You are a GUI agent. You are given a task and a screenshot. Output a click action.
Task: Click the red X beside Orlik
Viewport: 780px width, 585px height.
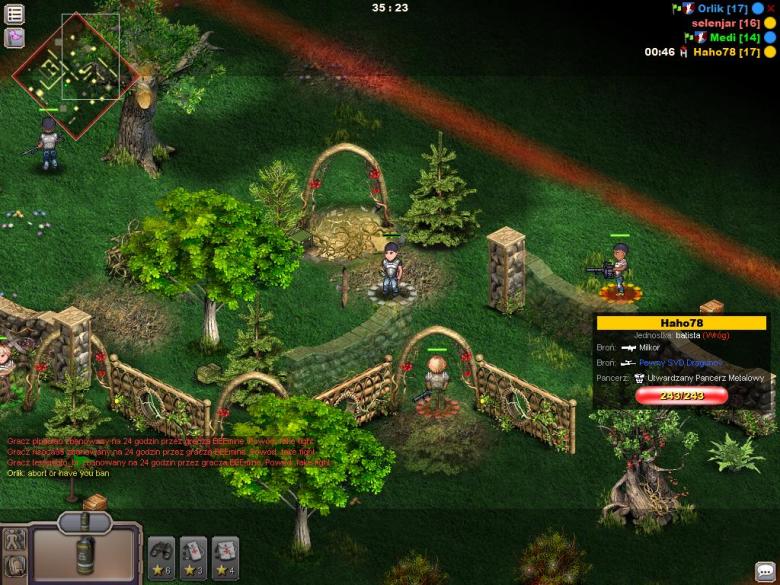[x=771, y=8]
